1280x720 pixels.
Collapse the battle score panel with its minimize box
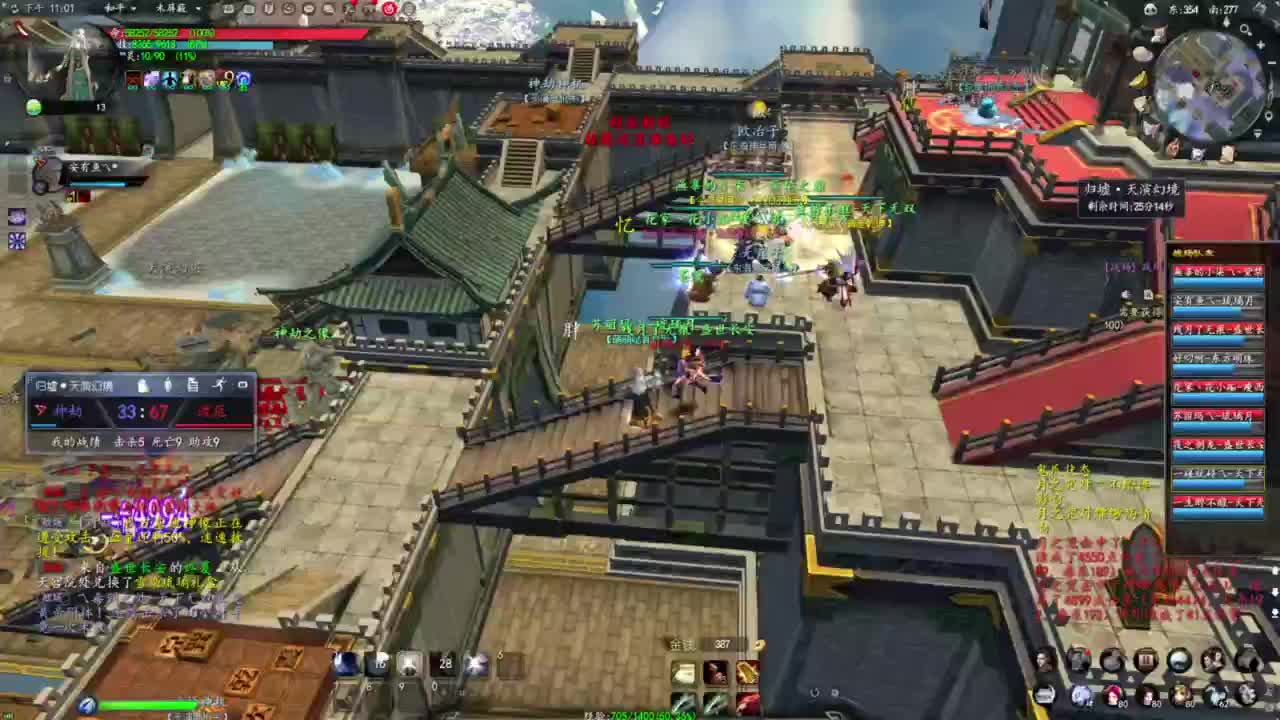(x=243, y=385)
